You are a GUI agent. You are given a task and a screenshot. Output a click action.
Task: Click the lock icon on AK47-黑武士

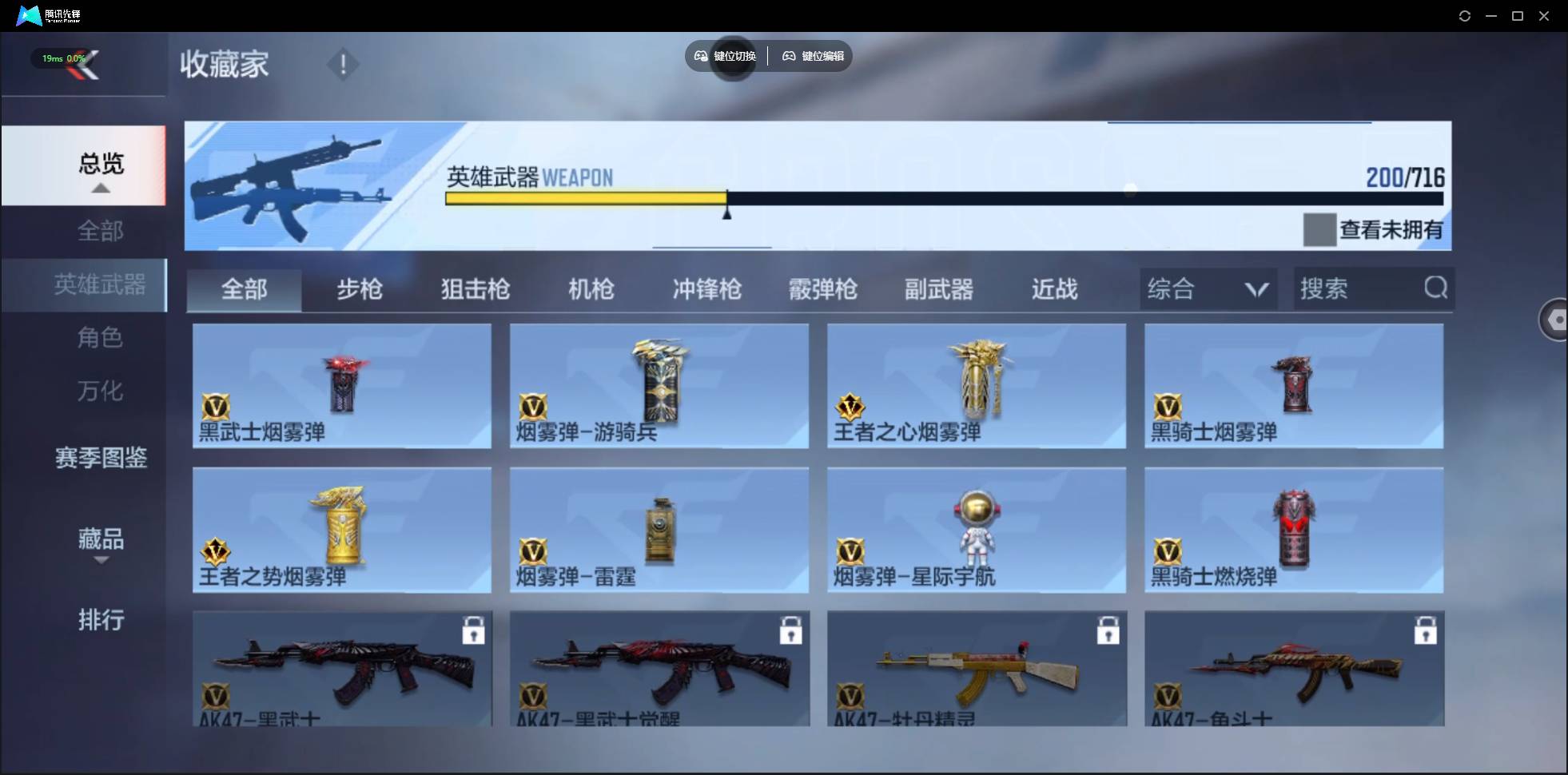[473, 630]
